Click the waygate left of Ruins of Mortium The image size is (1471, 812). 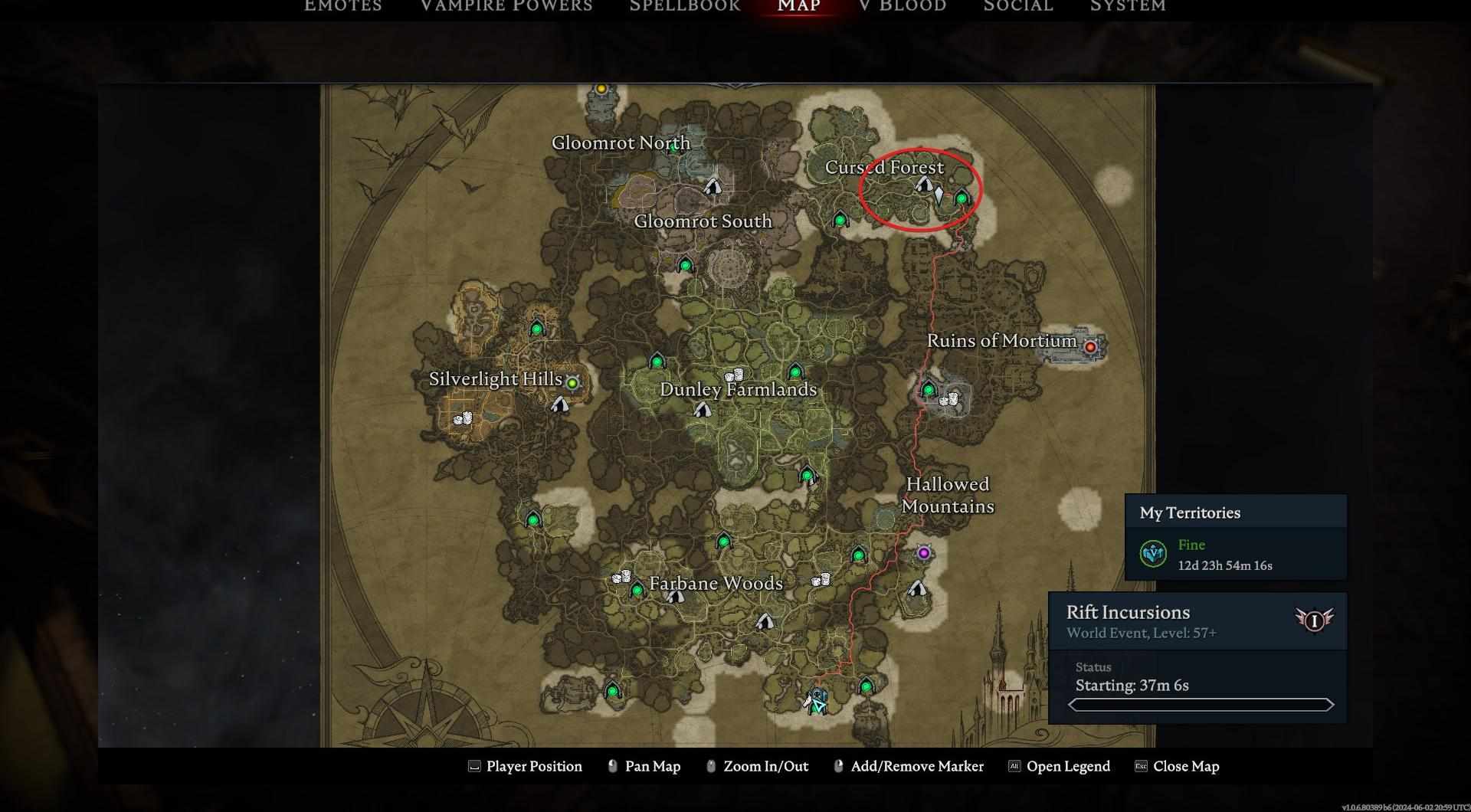tap(929, 389)
